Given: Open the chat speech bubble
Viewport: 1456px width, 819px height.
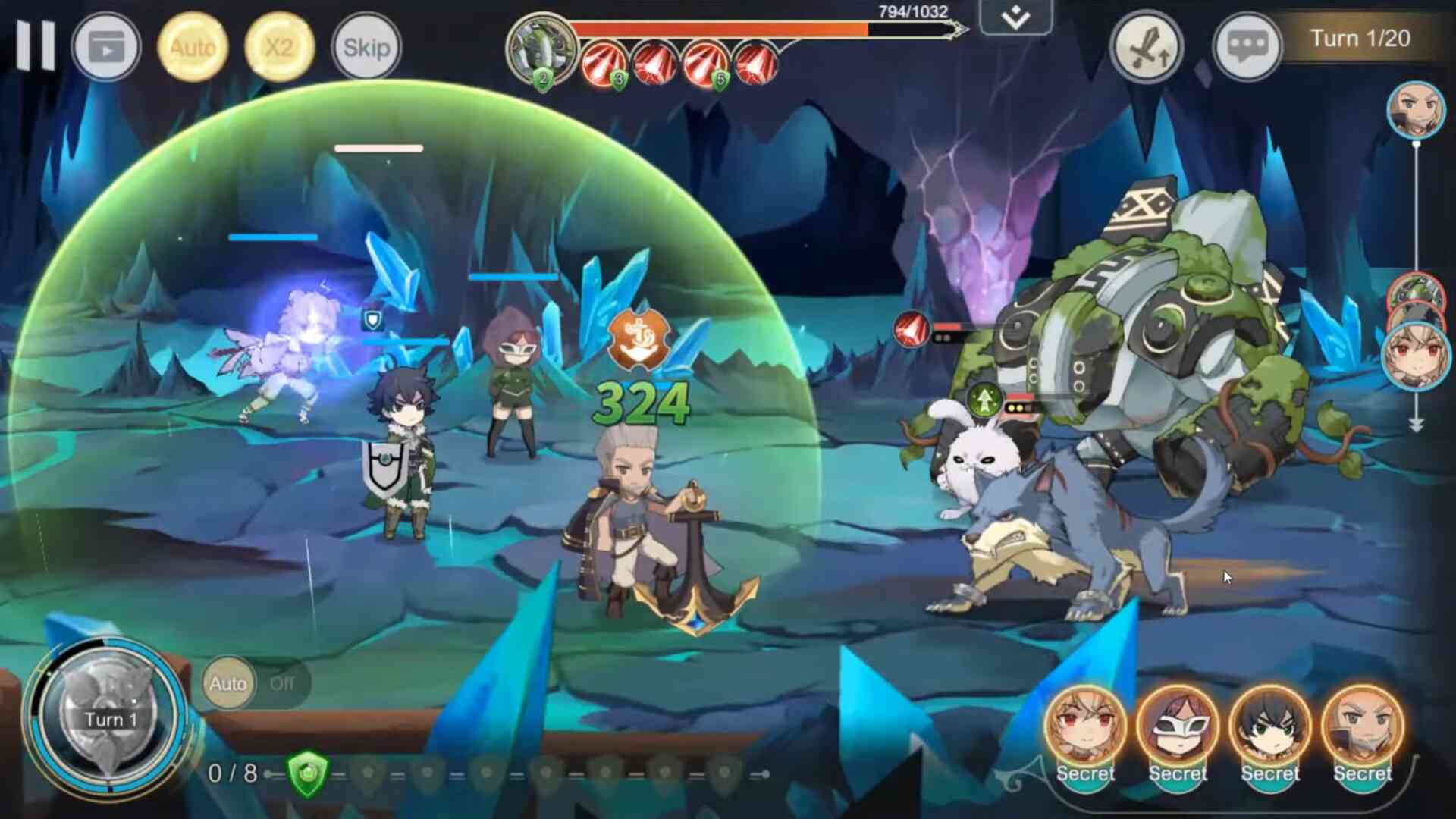Looking at the screenshot, I should [x=1247, y=47].
